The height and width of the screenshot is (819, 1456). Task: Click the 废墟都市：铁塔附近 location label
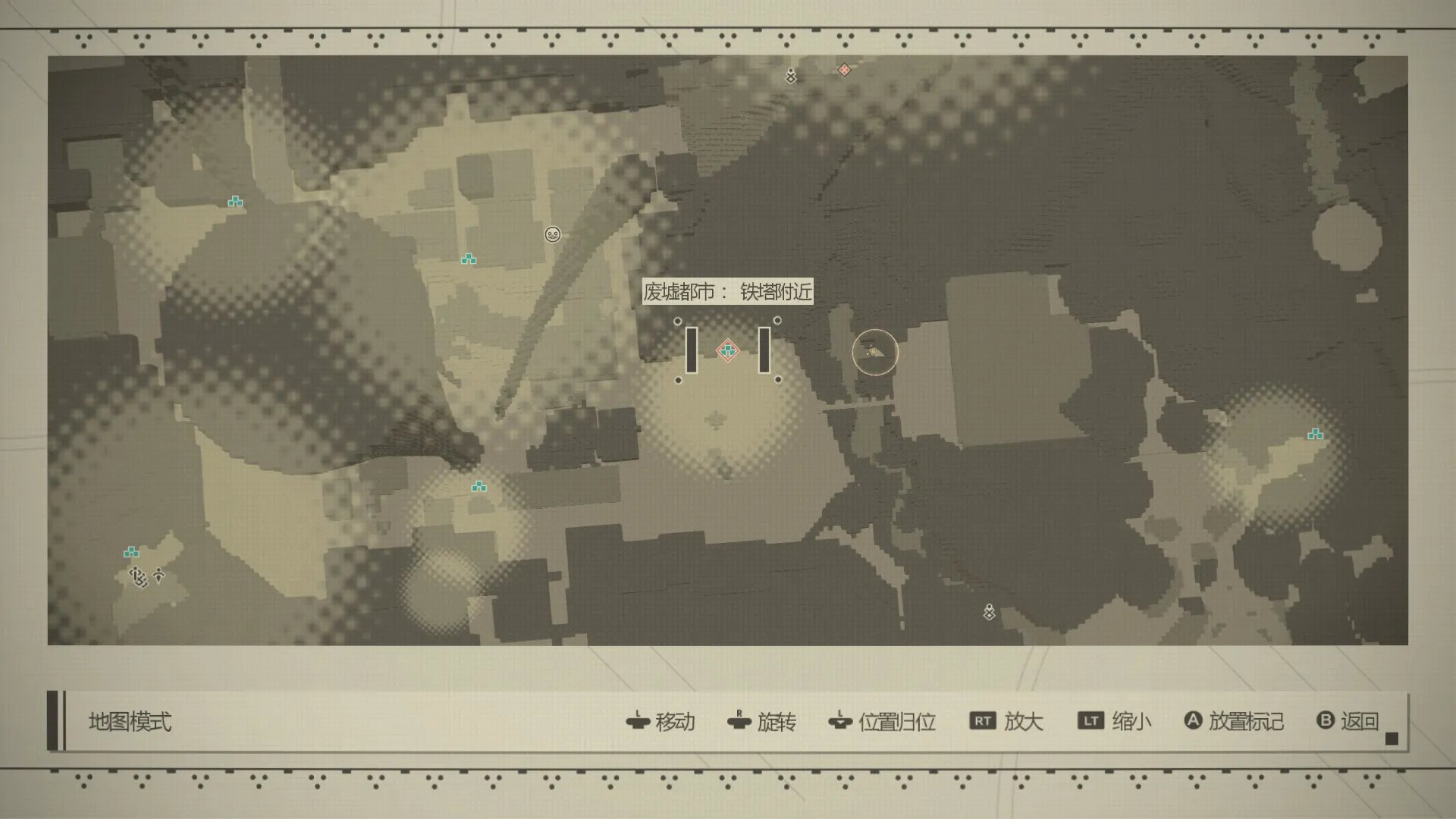pos(727,291)
